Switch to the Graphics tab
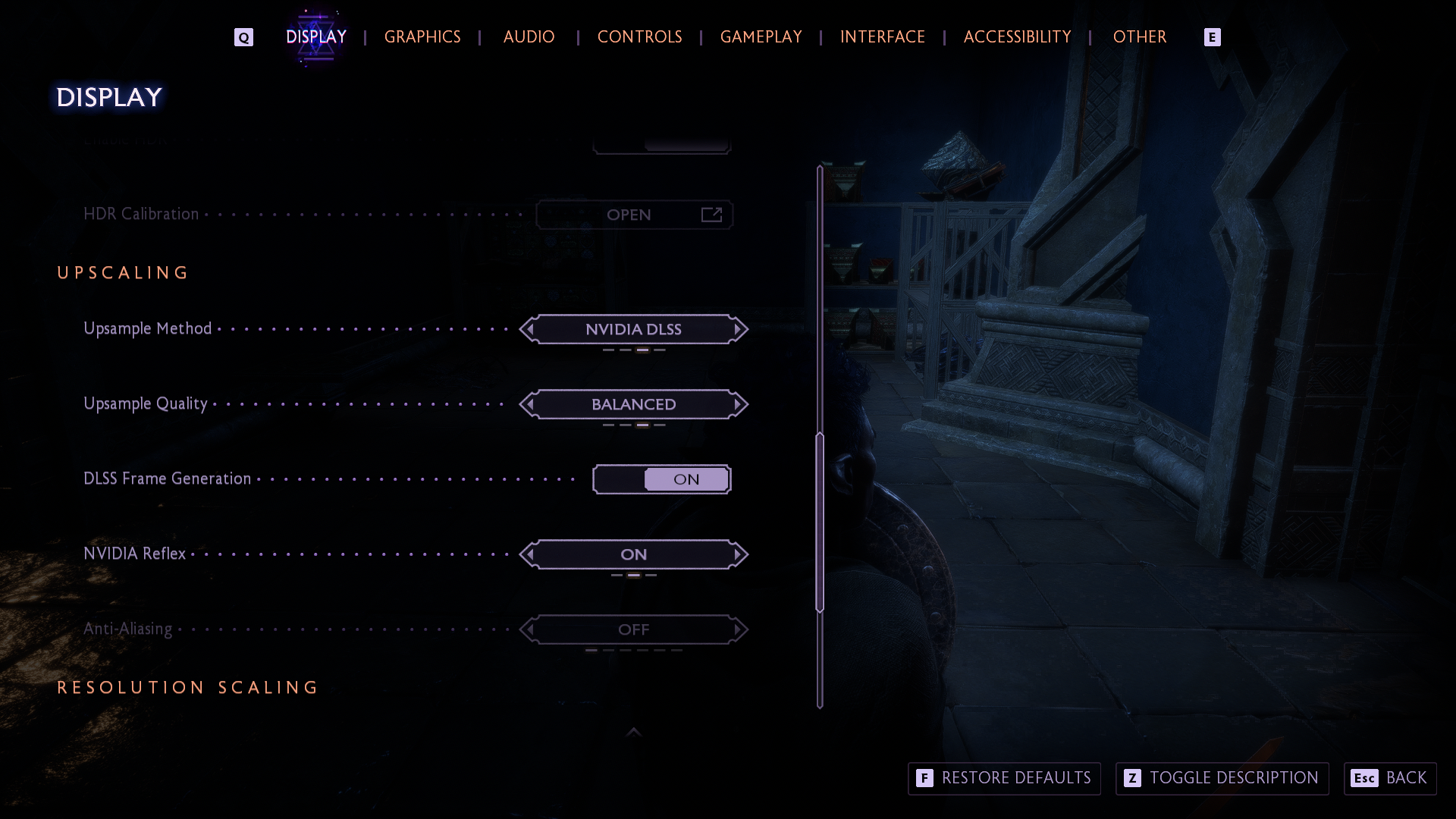This screenshot has width=1456, height=819. [422, 36]
